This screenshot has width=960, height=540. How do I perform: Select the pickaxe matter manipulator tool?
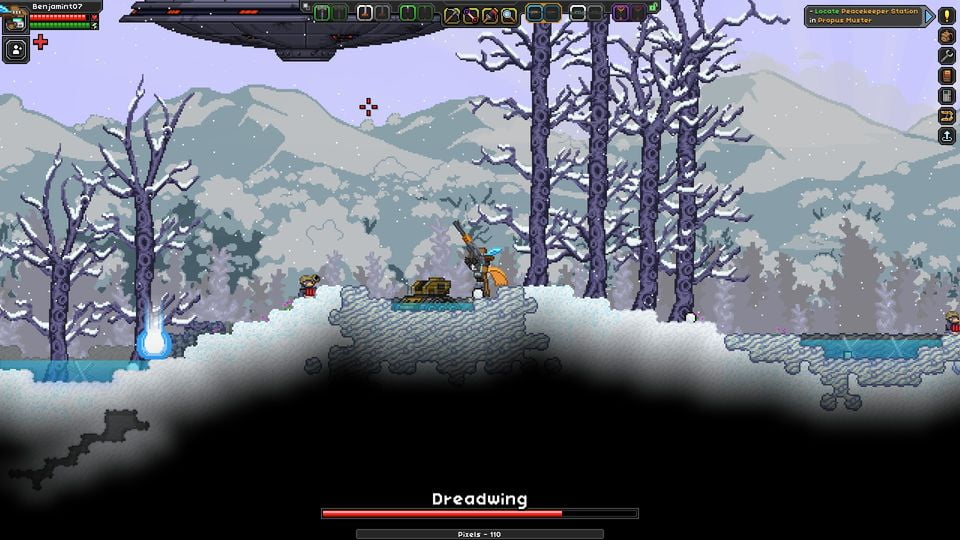coord(452,14)
